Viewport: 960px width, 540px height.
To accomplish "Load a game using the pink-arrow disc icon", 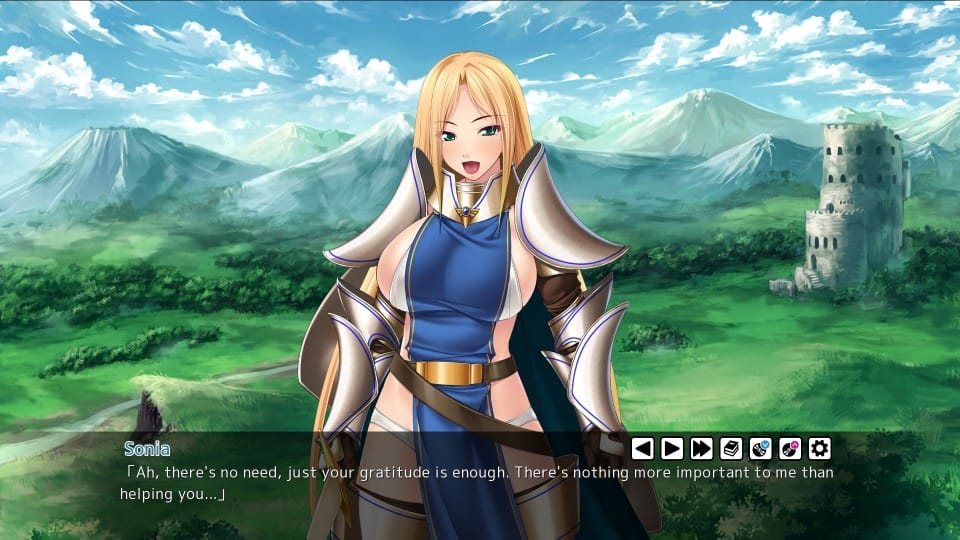I will [790, 449].
